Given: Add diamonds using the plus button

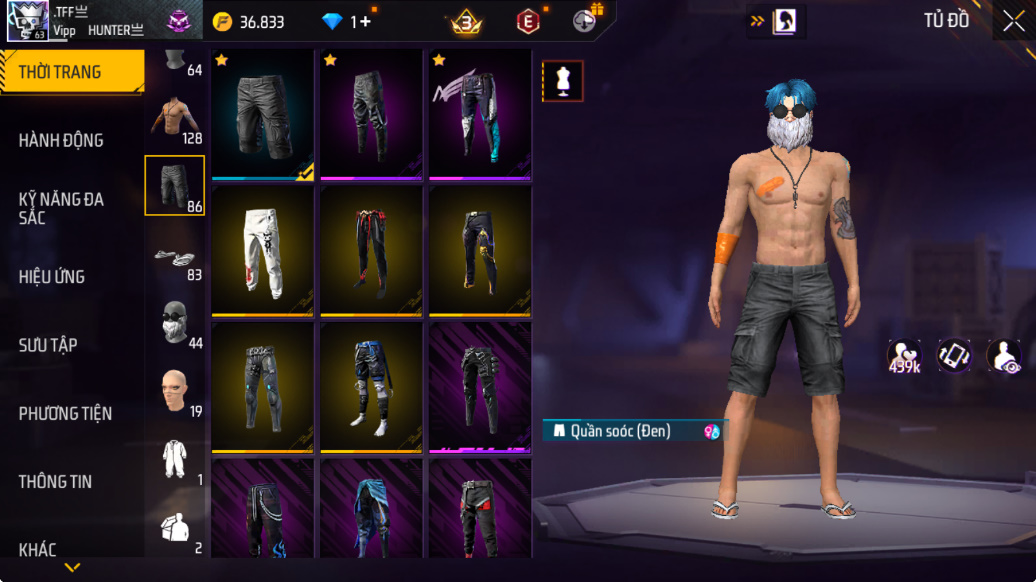Looking at the screenshot, I should click(x=365, y=22).
